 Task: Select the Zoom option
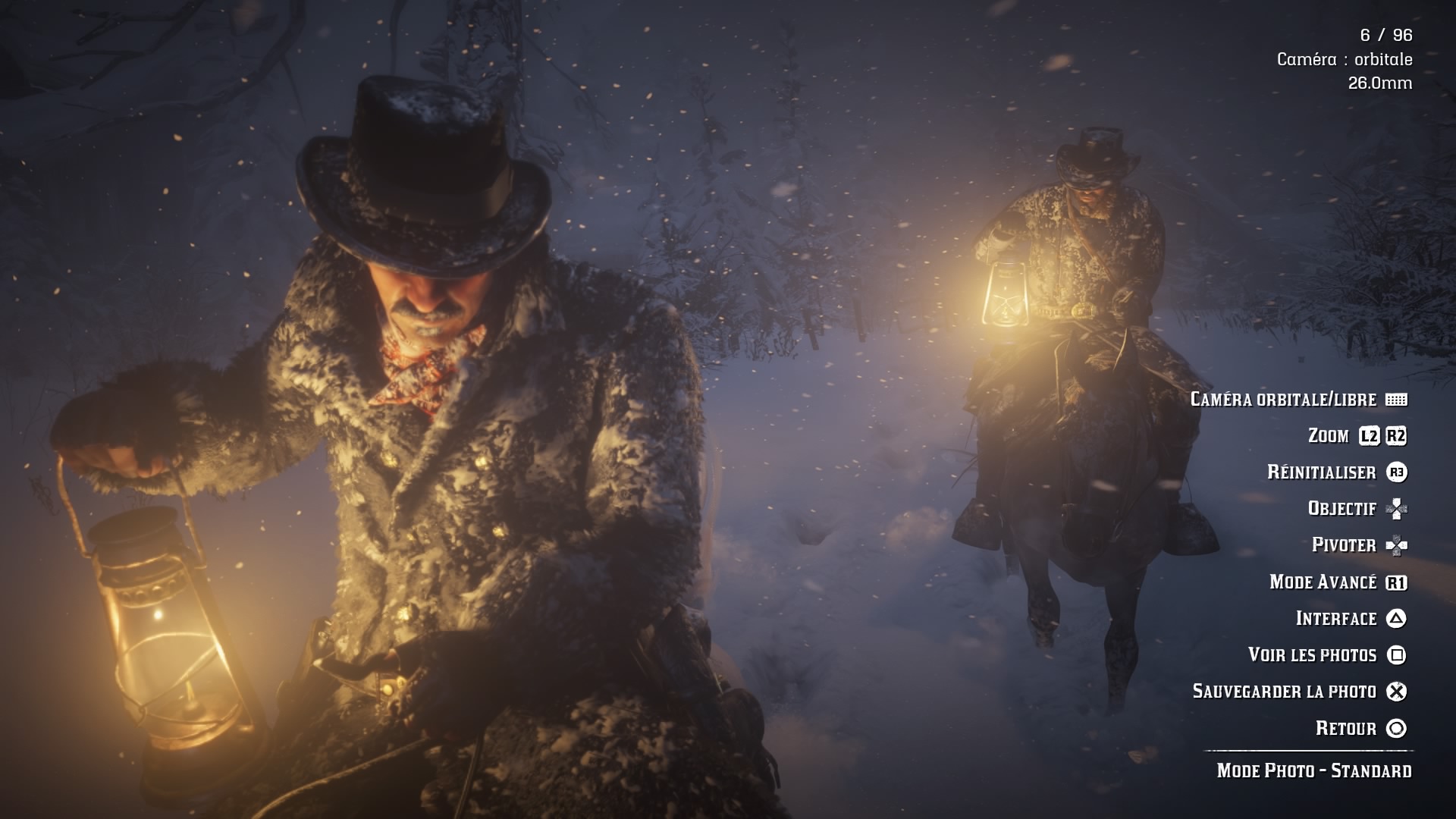coord(1329,436)
